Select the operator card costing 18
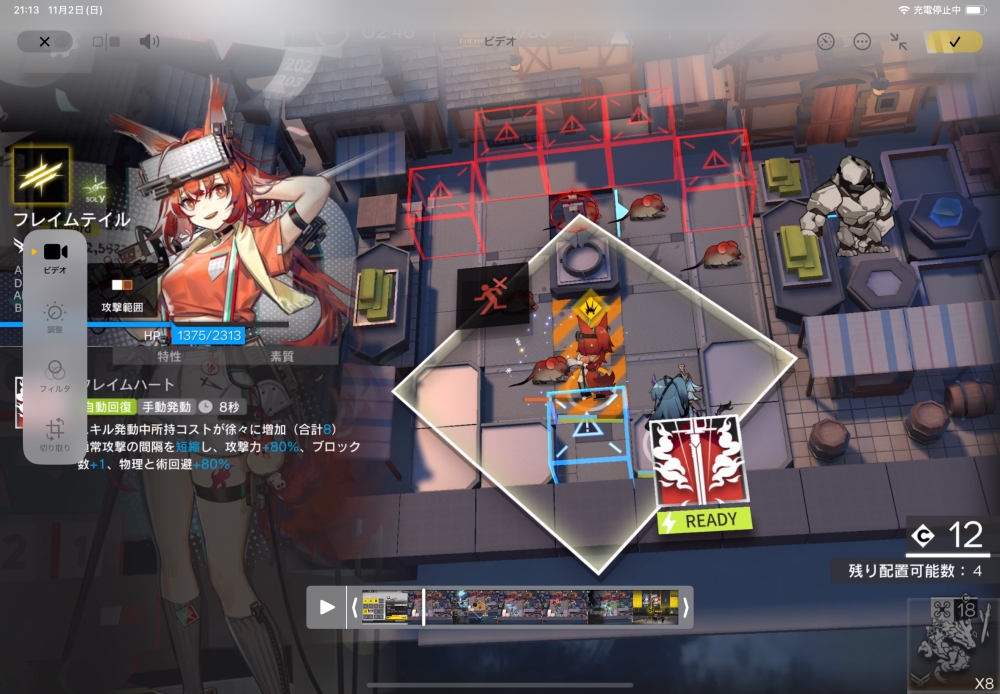 953,640
